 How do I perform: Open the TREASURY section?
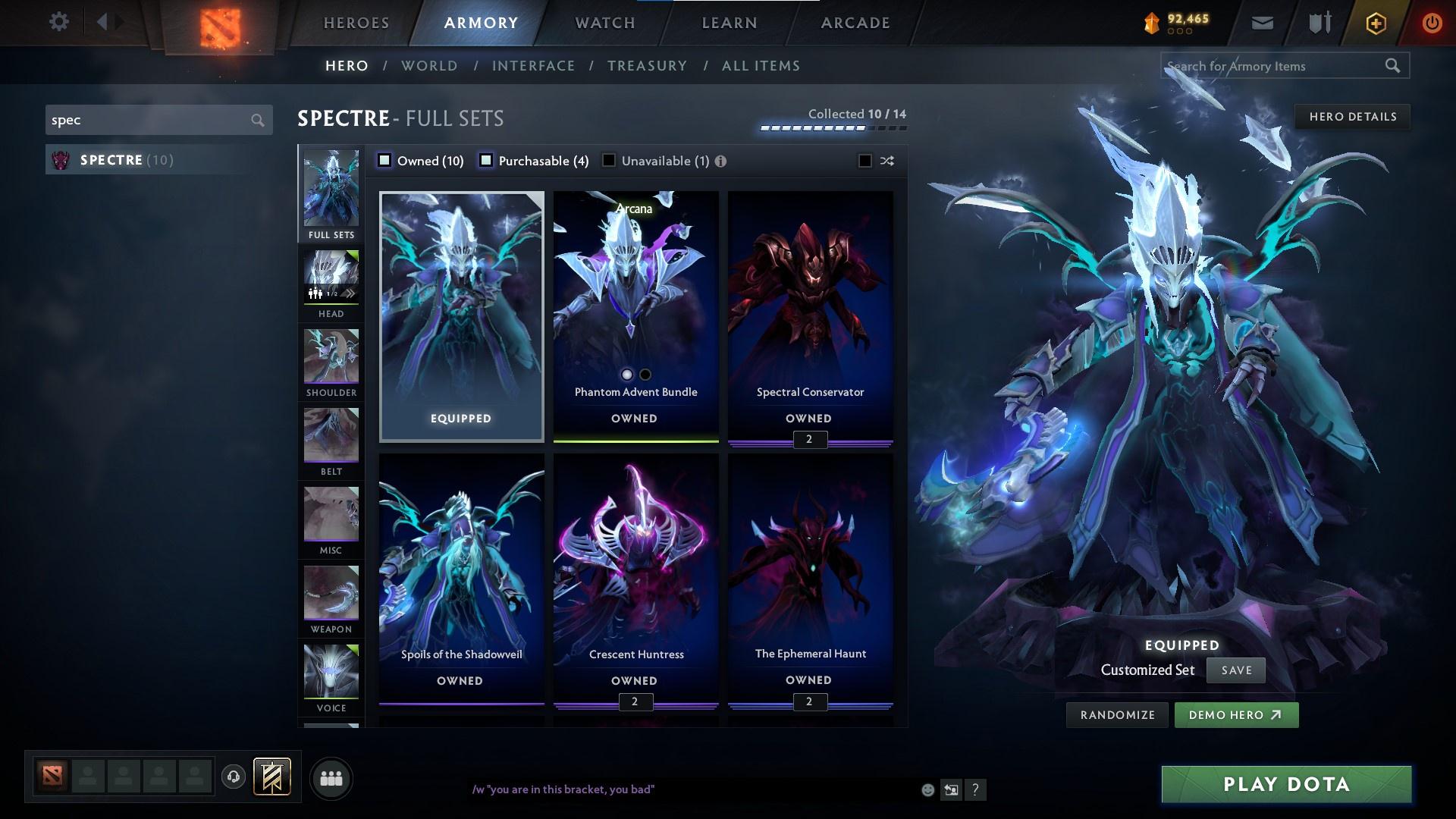(647, 66)
